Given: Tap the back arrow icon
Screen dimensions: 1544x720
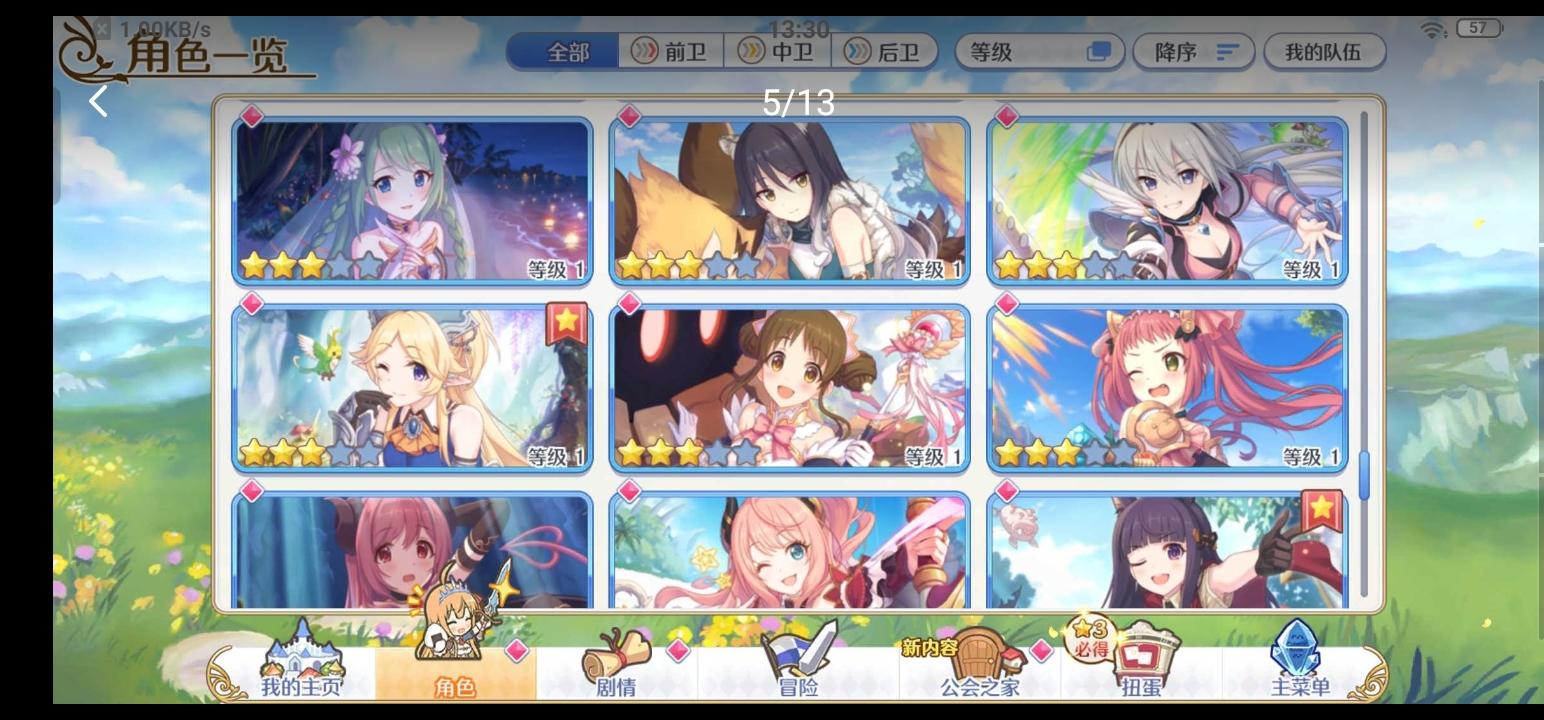Looking at the screenshot, I should (97, 100).
